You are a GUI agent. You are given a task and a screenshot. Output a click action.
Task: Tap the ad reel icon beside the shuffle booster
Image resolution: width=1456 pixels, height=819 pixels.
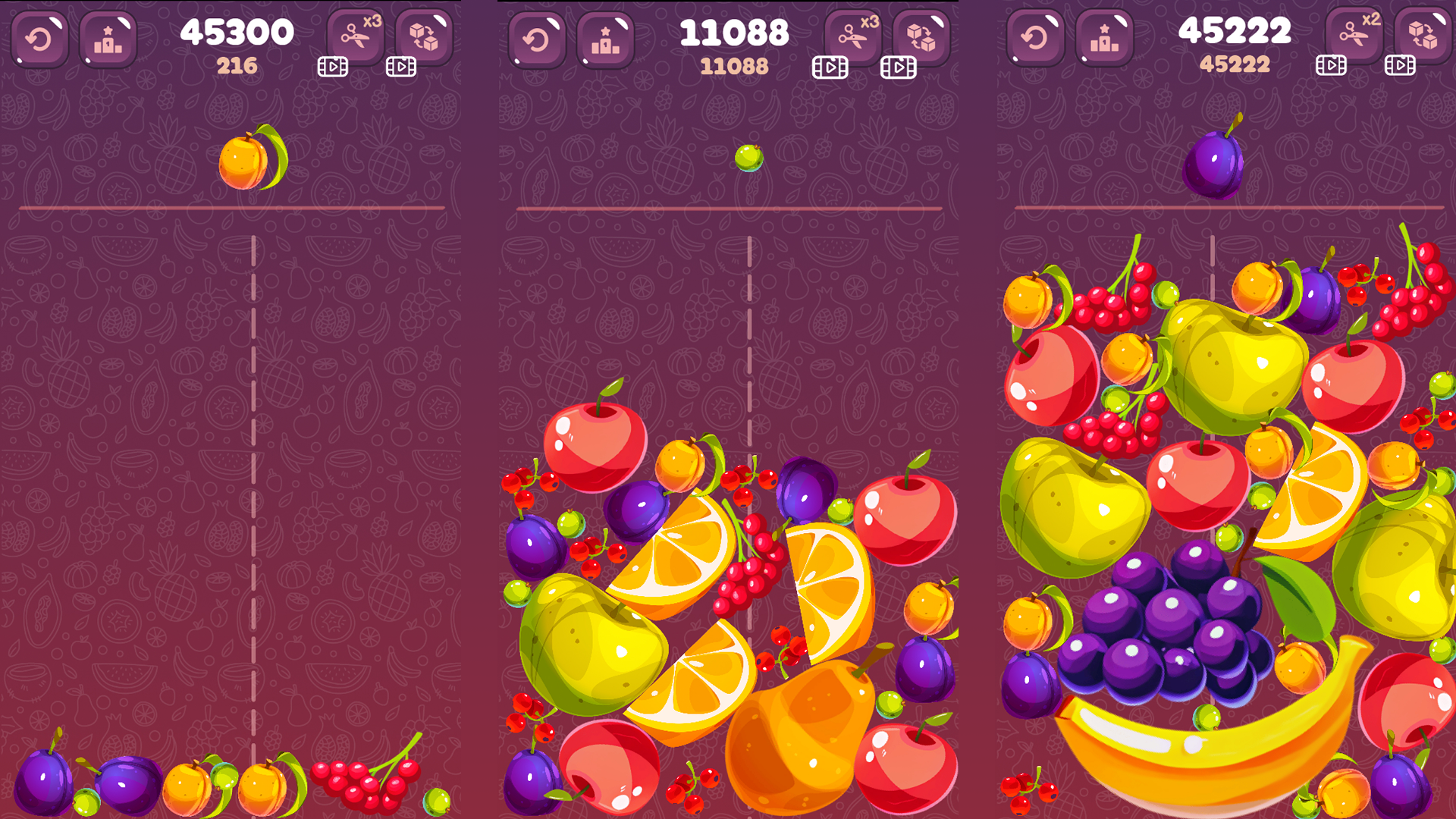coord(400,66)
